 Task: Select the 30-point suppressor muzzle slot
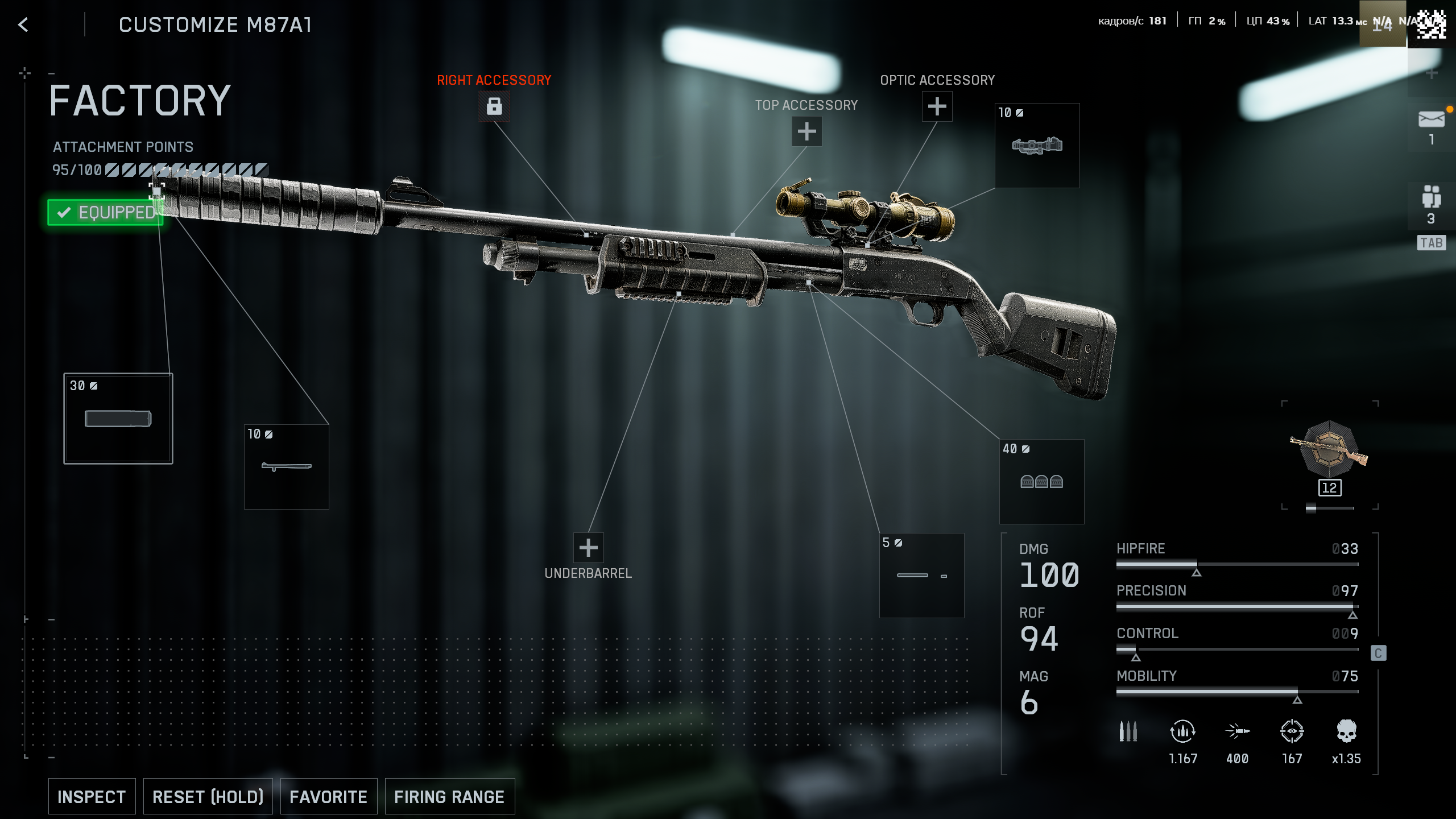[118, 419]
